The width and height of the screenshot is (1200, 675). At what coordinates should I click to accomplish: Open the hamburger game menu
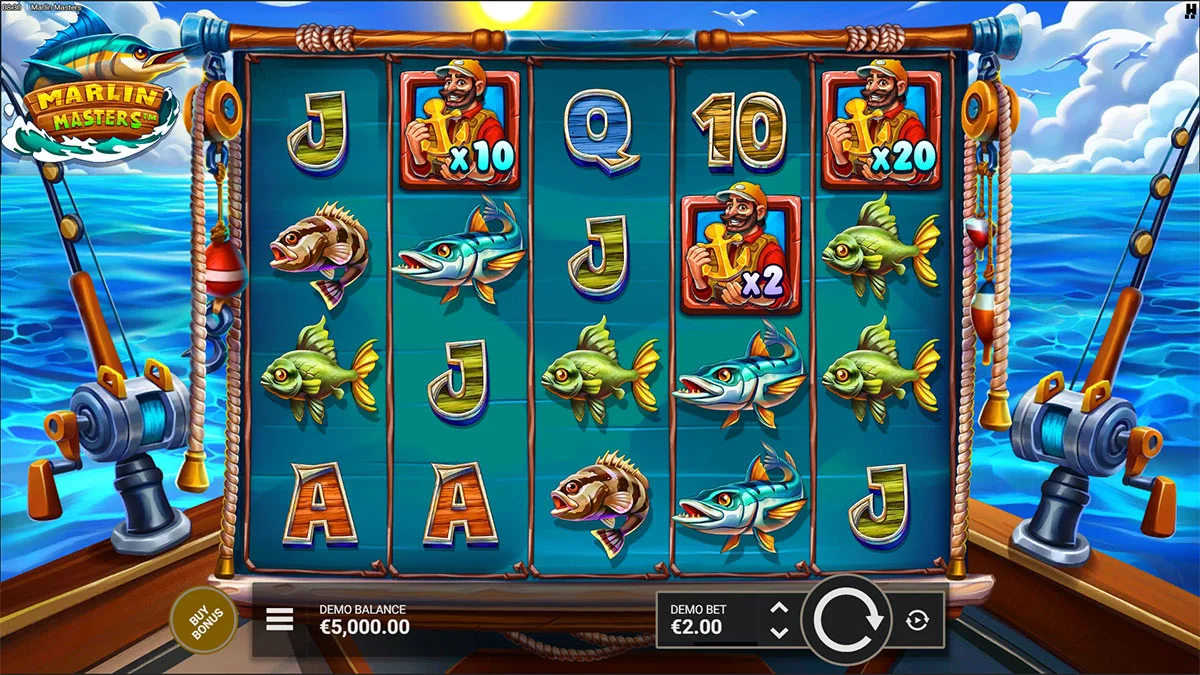[x=280, y=619]
